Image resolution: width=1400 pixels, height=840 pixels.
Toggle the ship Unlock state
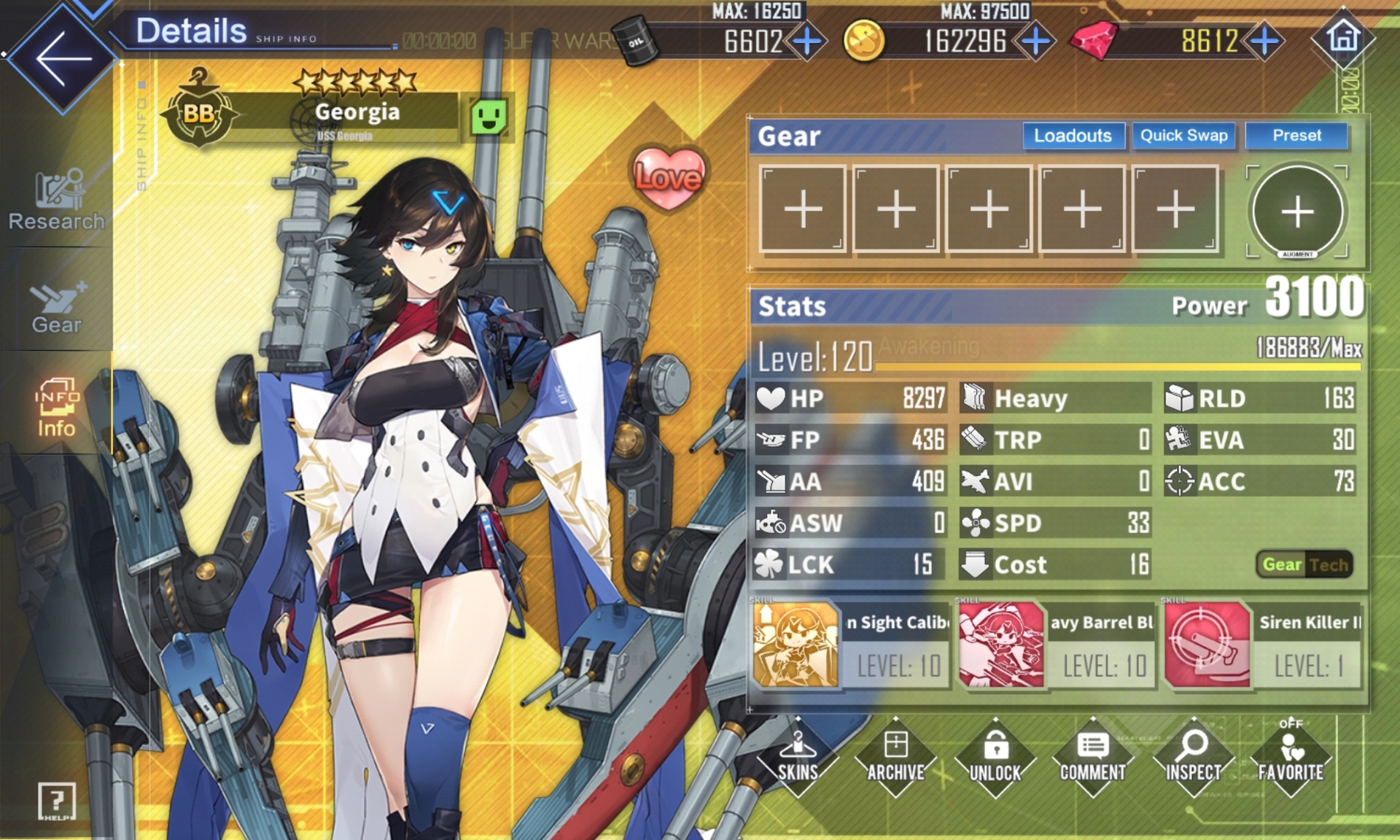pyautogui.click(x=995, y=757)
